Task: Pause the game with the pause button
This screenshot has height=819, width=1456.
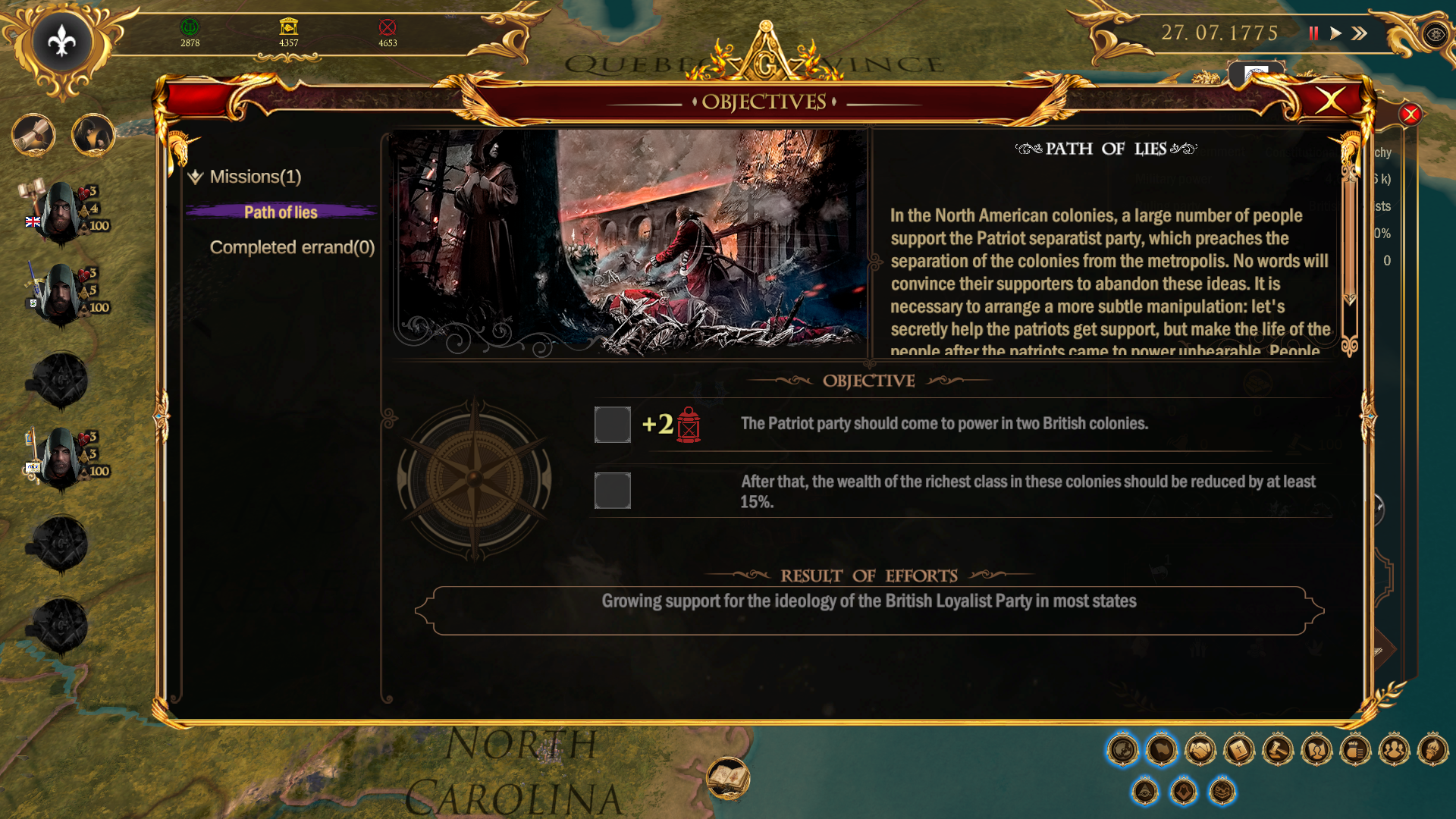Action: tap(1314, 33)
